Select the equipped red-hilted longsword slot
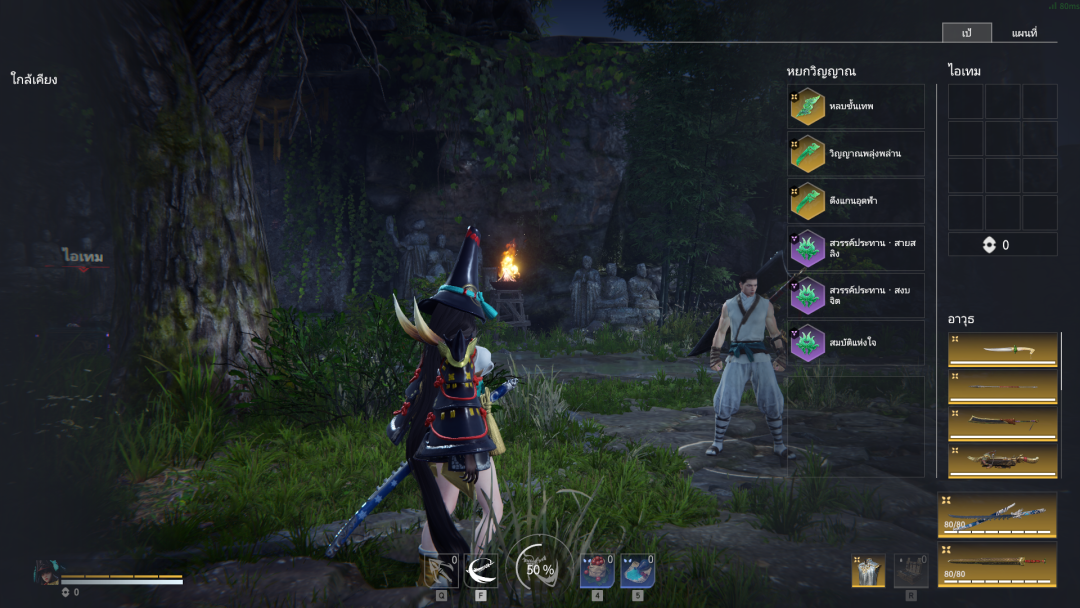The height and width of the screenshot is (608, 1080). coord(997,564)
